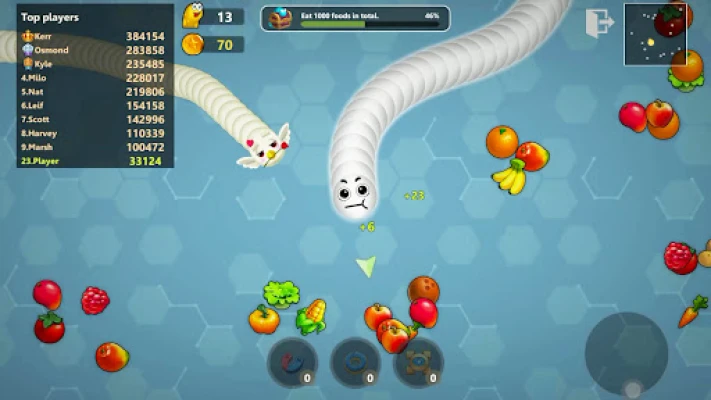Activate the magnet power-up

291,361
